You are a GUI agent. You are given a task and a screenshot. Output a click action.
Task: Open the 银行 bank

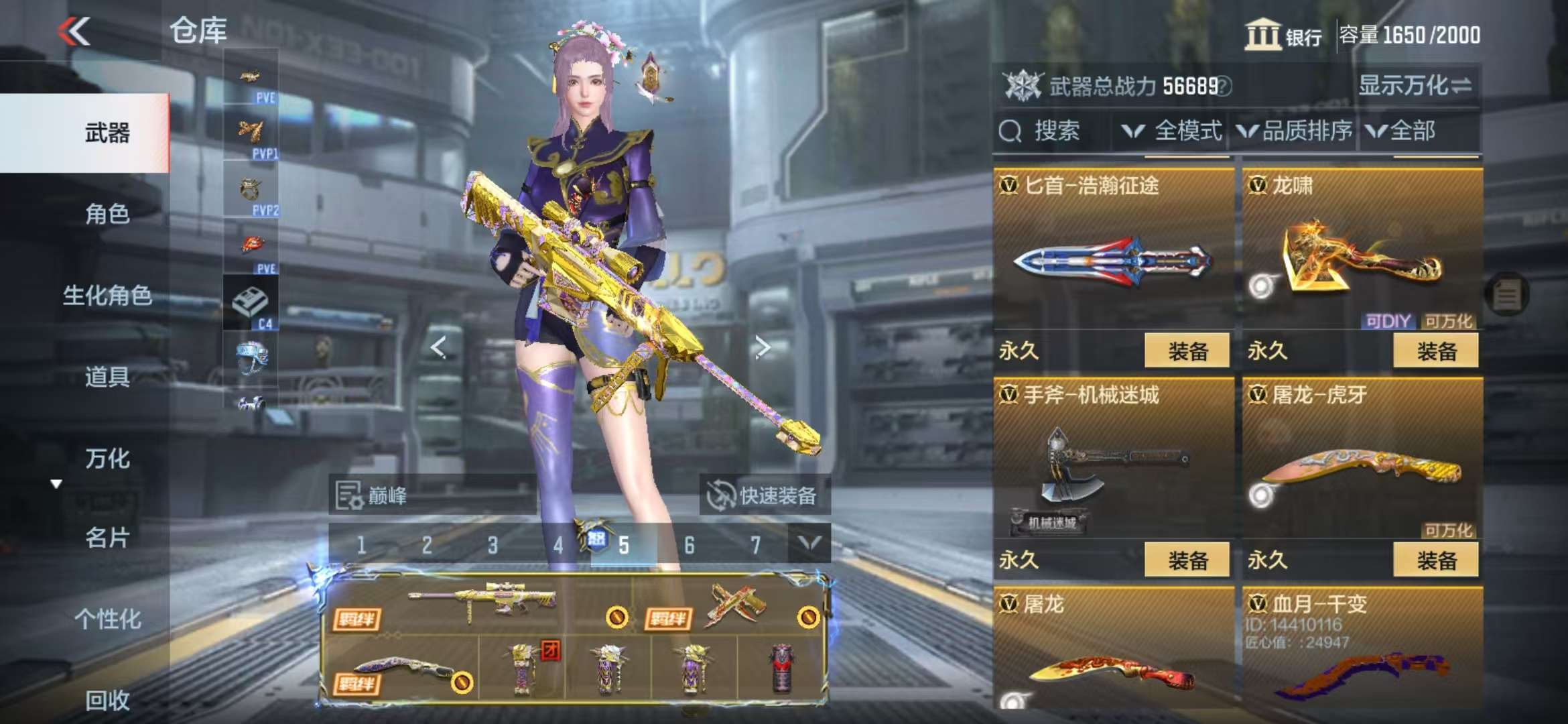coord(1283,35)
